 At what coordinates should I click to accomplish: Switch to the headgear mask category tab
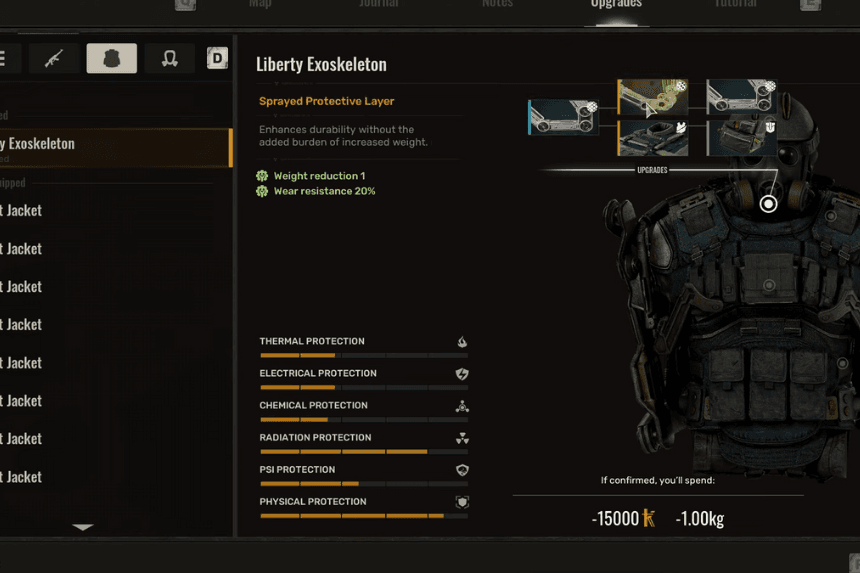click(169, 58)
